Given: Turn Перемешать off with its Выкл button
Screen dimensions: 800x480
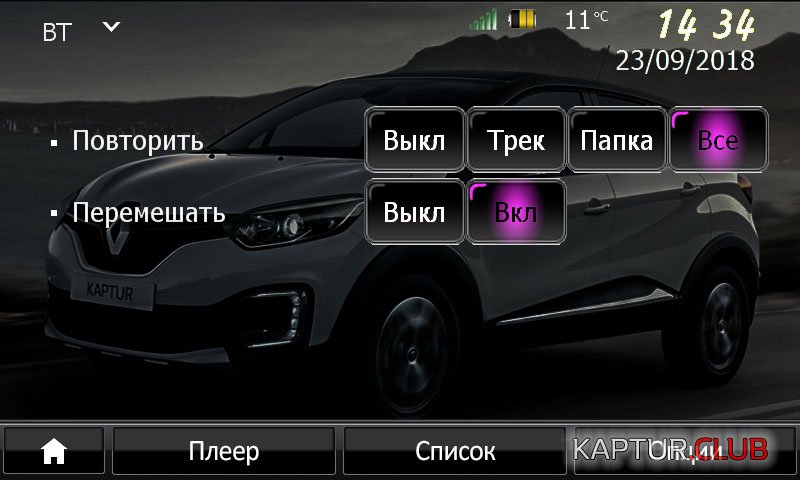Looking at the screenshot, I should (x=414, y=213).
